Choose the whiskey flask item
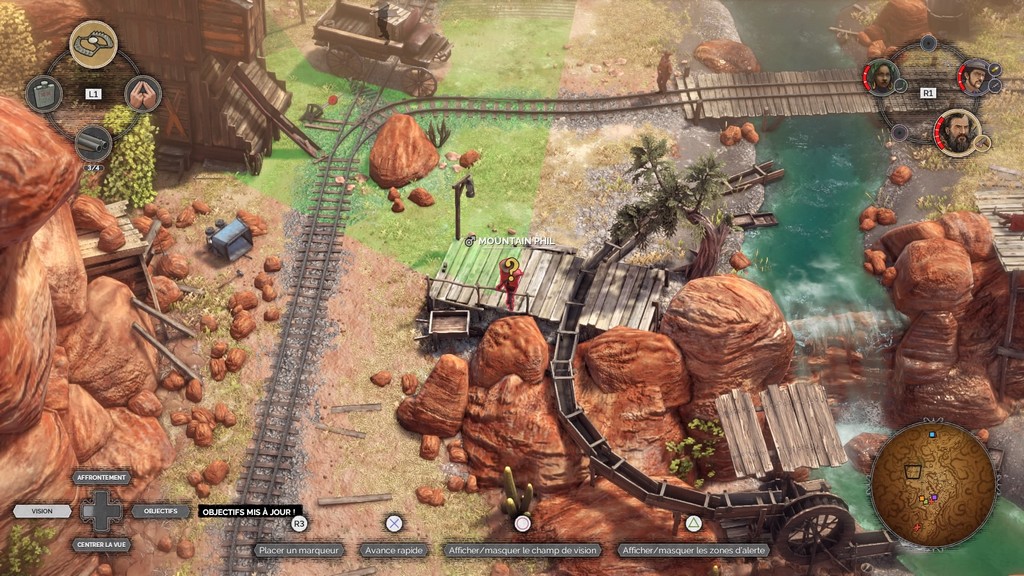This screenshot has height=576, width=1024. point(43,94)
